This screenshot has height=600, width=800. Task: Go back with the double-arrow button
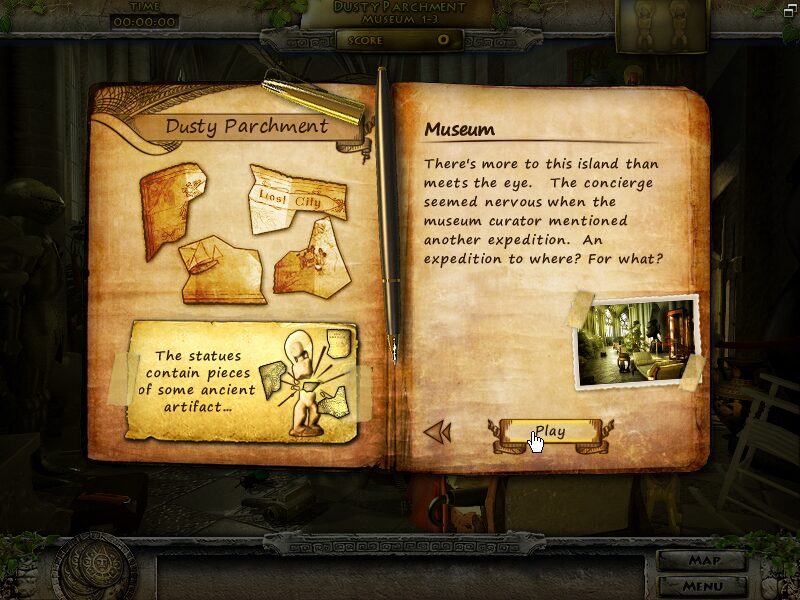coord(438,432)
